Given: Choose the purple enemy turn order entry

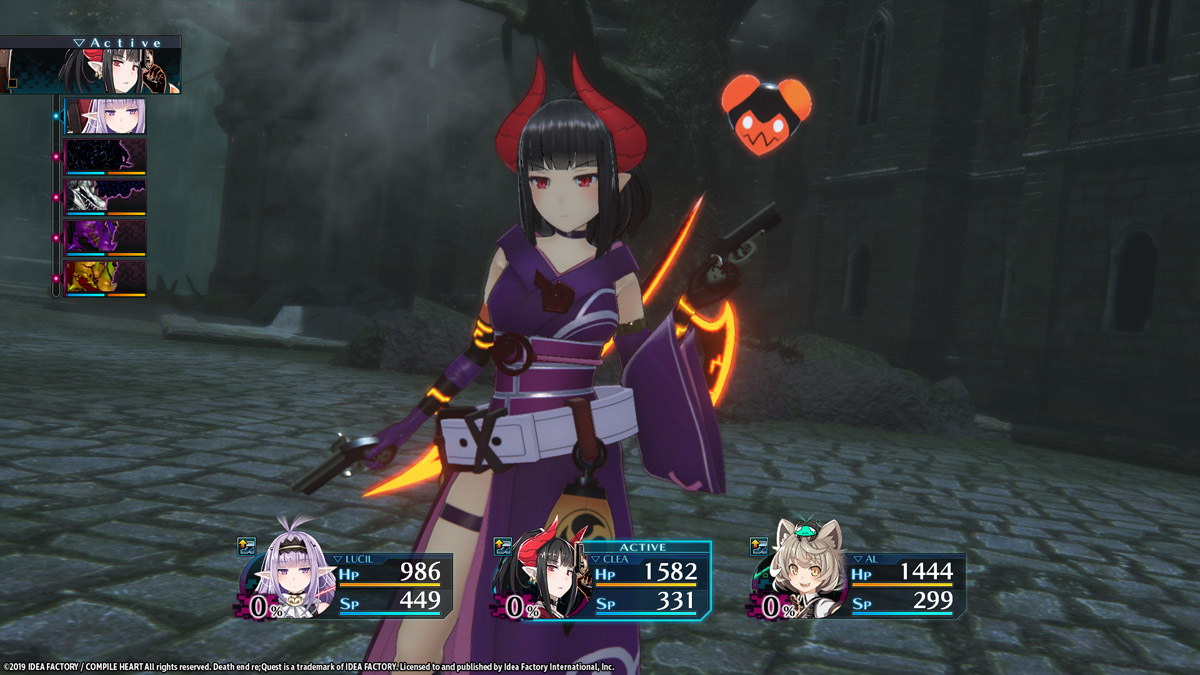Looking at the screenshot, I should 105,238.
